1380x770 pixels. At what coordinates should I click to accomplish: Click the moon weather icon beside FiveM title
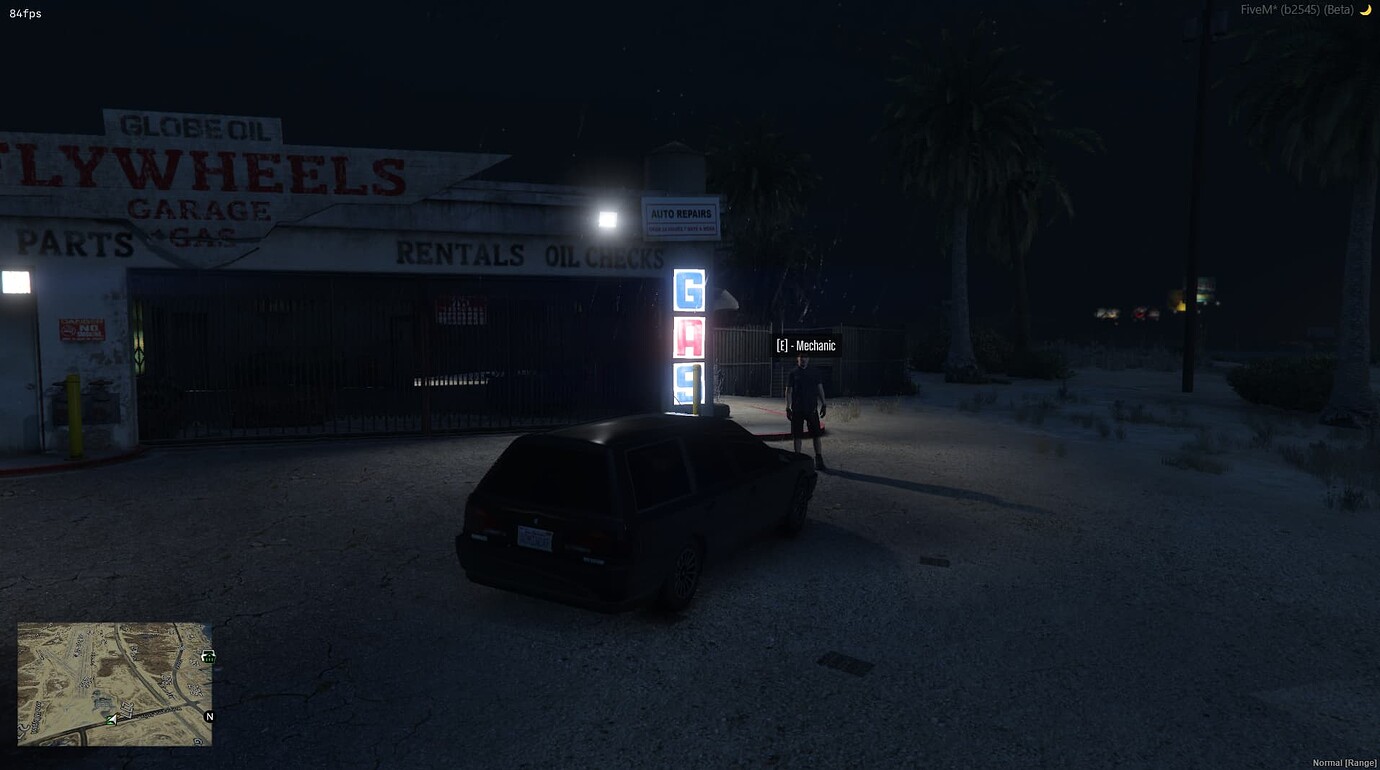pos(1367,9)
